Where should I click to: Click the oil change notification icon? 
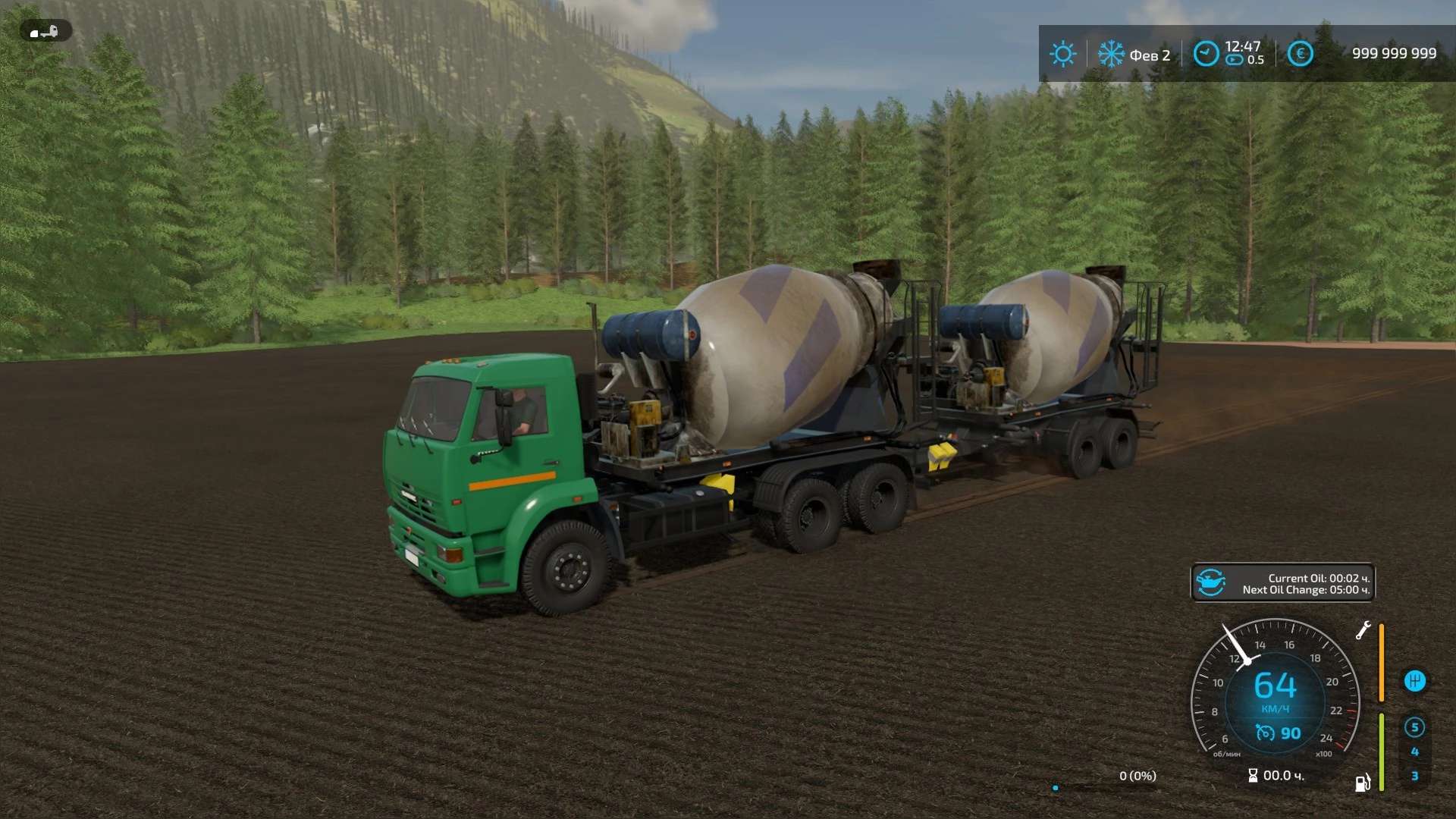[x=1211, y=583]
